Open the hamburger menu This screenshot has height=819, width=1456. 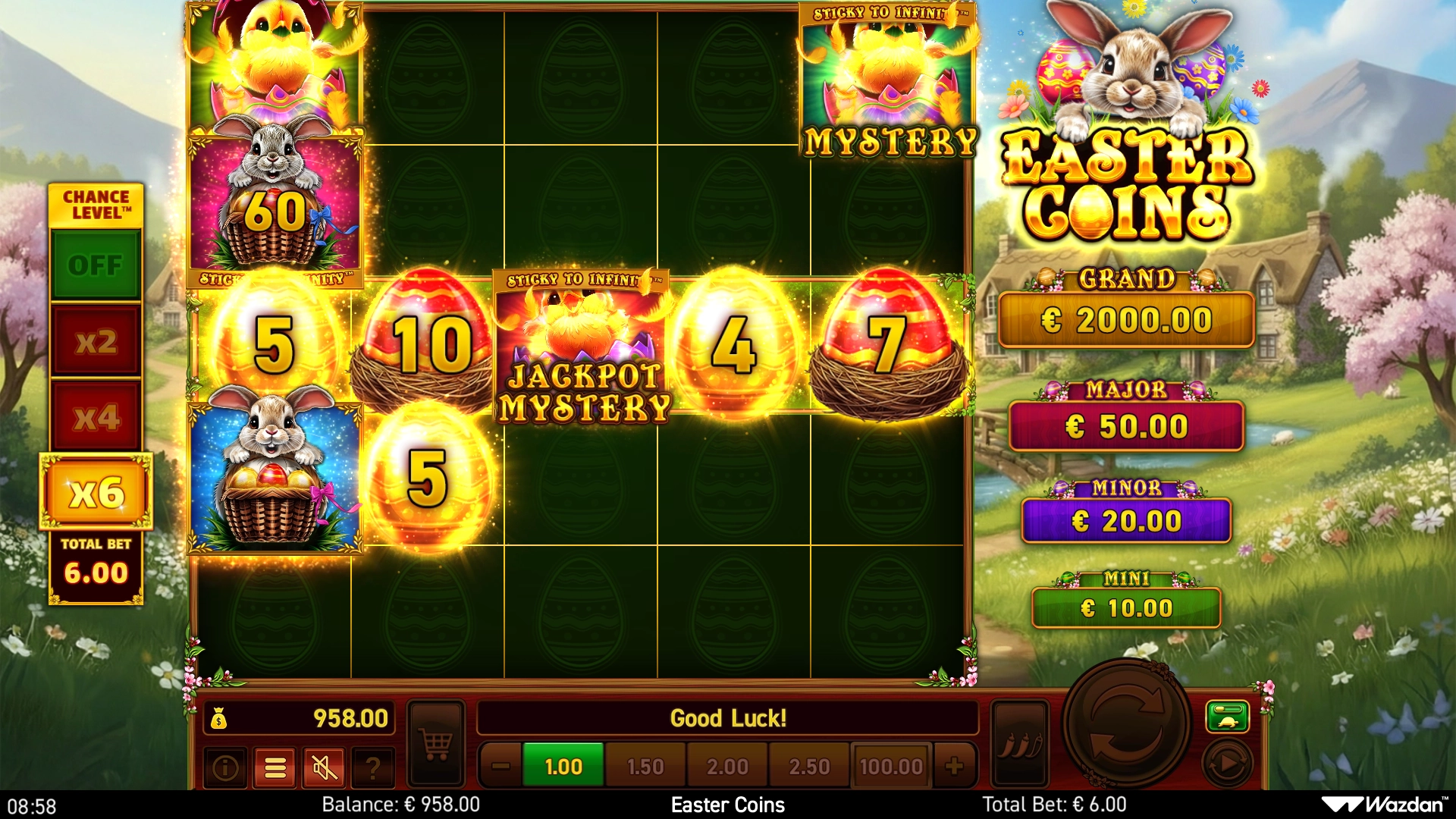pyautogui.click(x=275, y=768)
